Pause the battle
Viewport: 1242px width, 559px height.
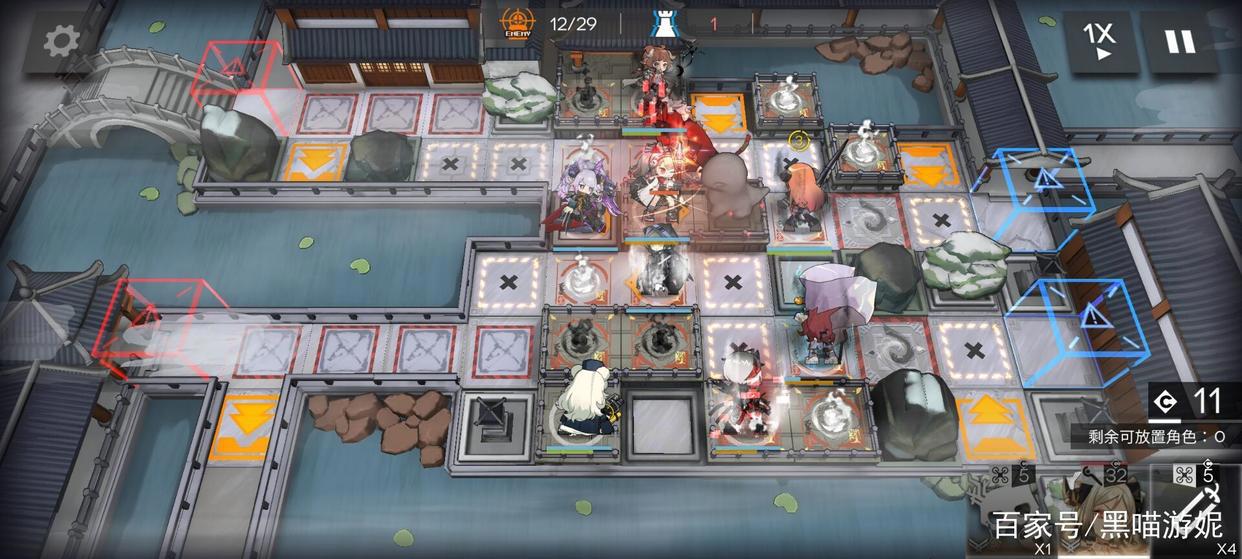click(x=1180, y=42)
